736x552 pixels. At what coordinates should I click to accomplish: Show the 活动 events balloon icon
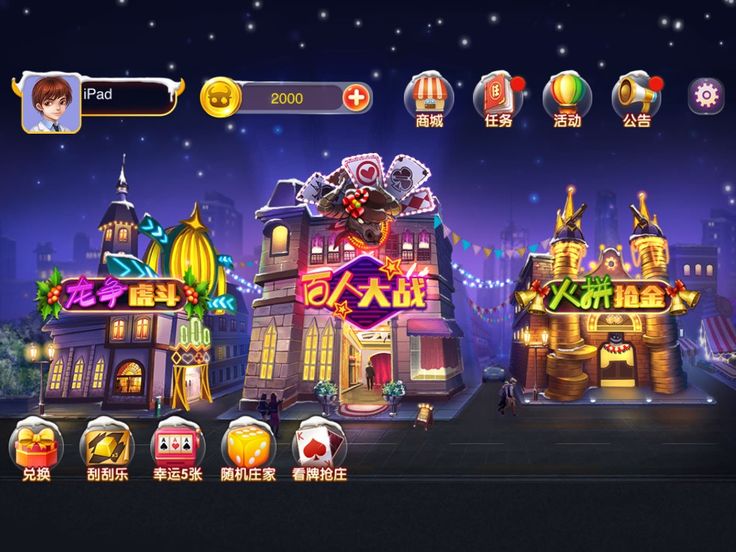click(567, 97)
